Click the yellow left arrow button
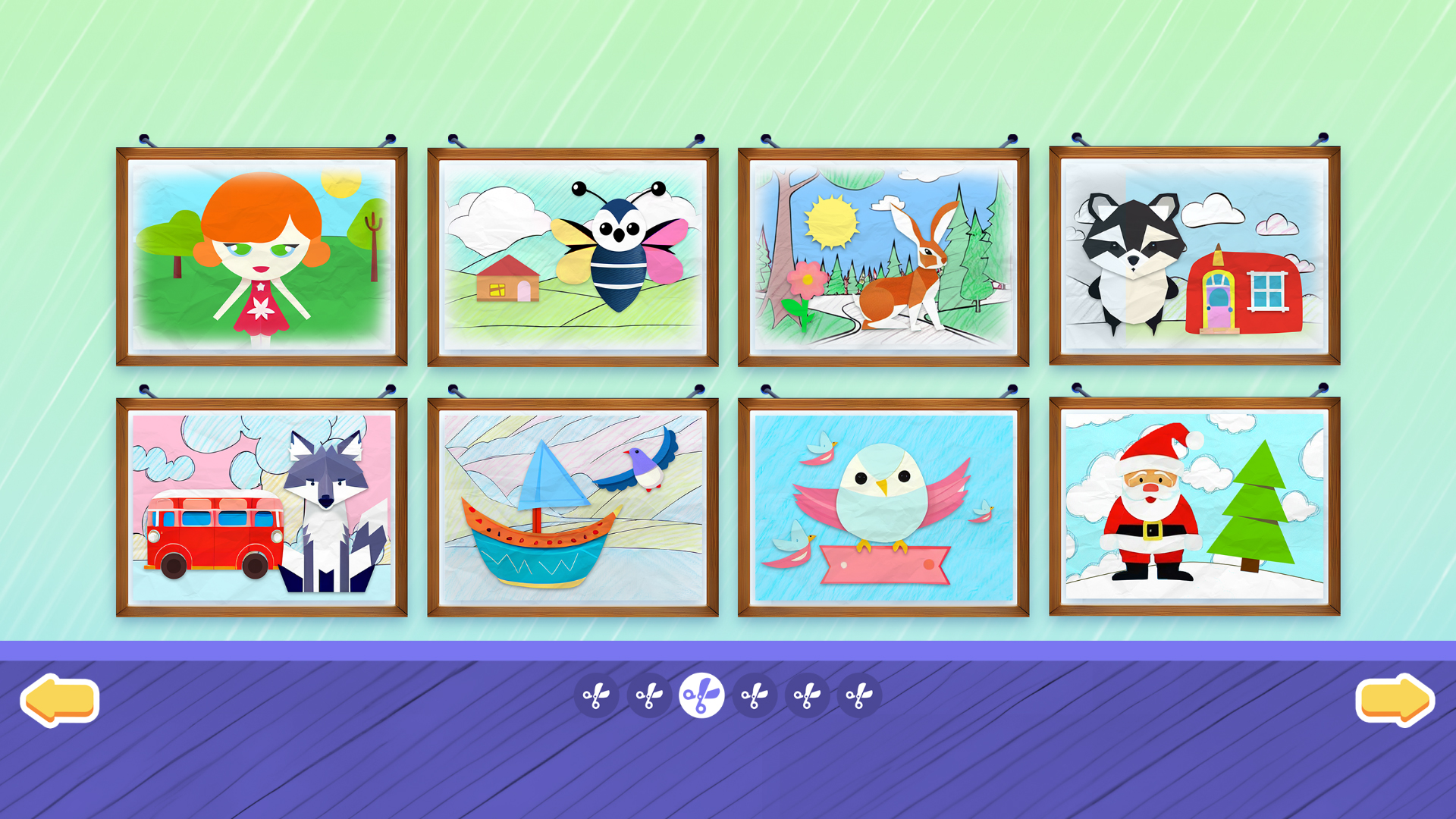The width and height of the screenshot is (1456, 819). click(x=59, y=699)
